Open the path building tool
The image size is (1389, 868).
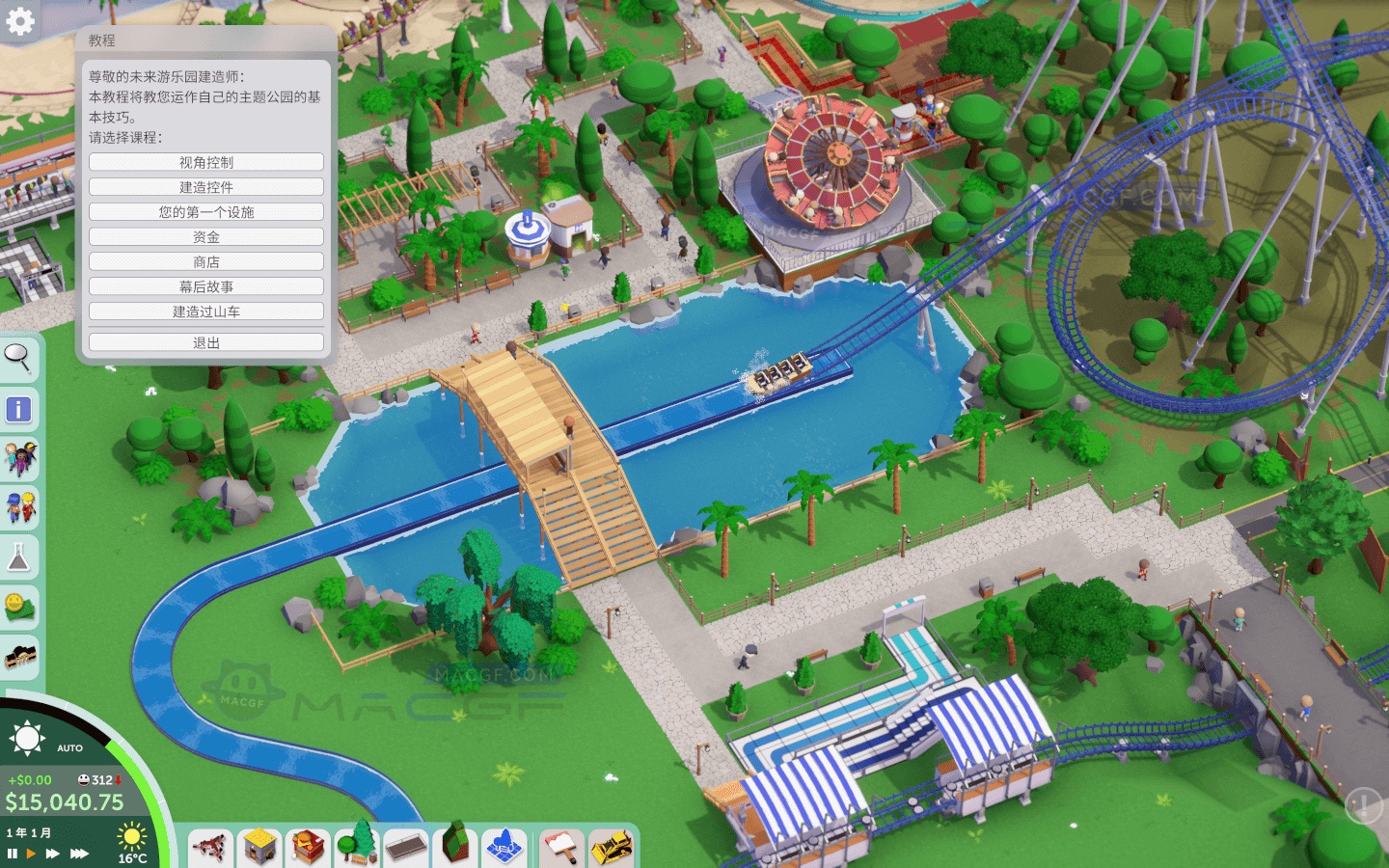click(x=405, y=851)
